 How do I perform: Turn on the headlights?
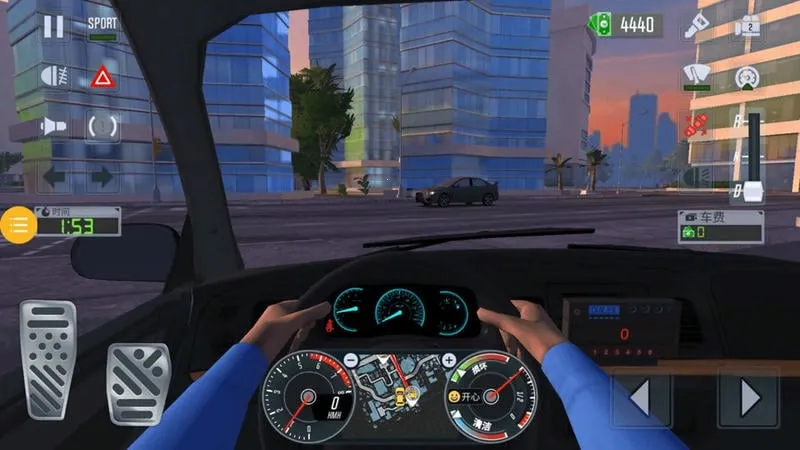click(x=52, y=76)
